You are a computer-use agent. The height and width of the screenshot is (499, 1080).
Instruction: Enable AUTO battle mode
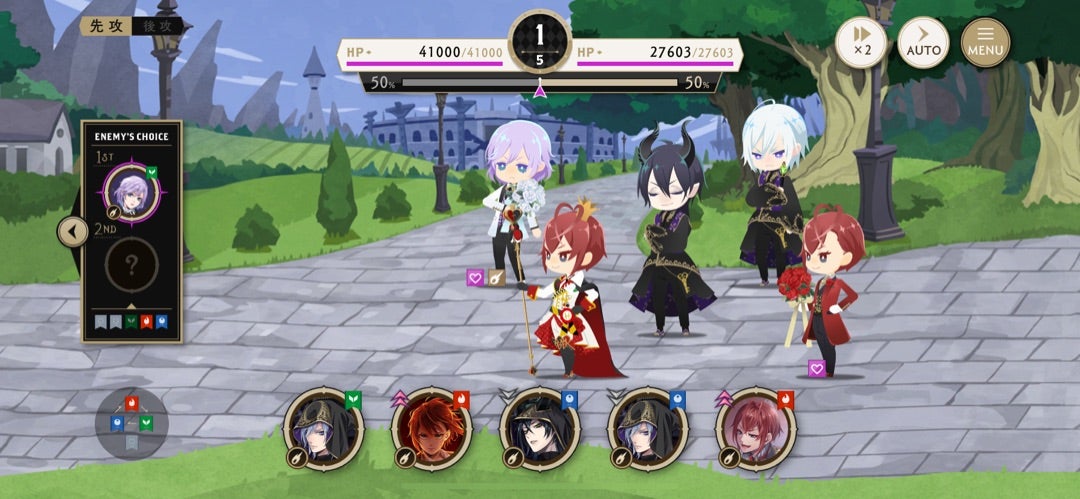(x=923, y=43)
